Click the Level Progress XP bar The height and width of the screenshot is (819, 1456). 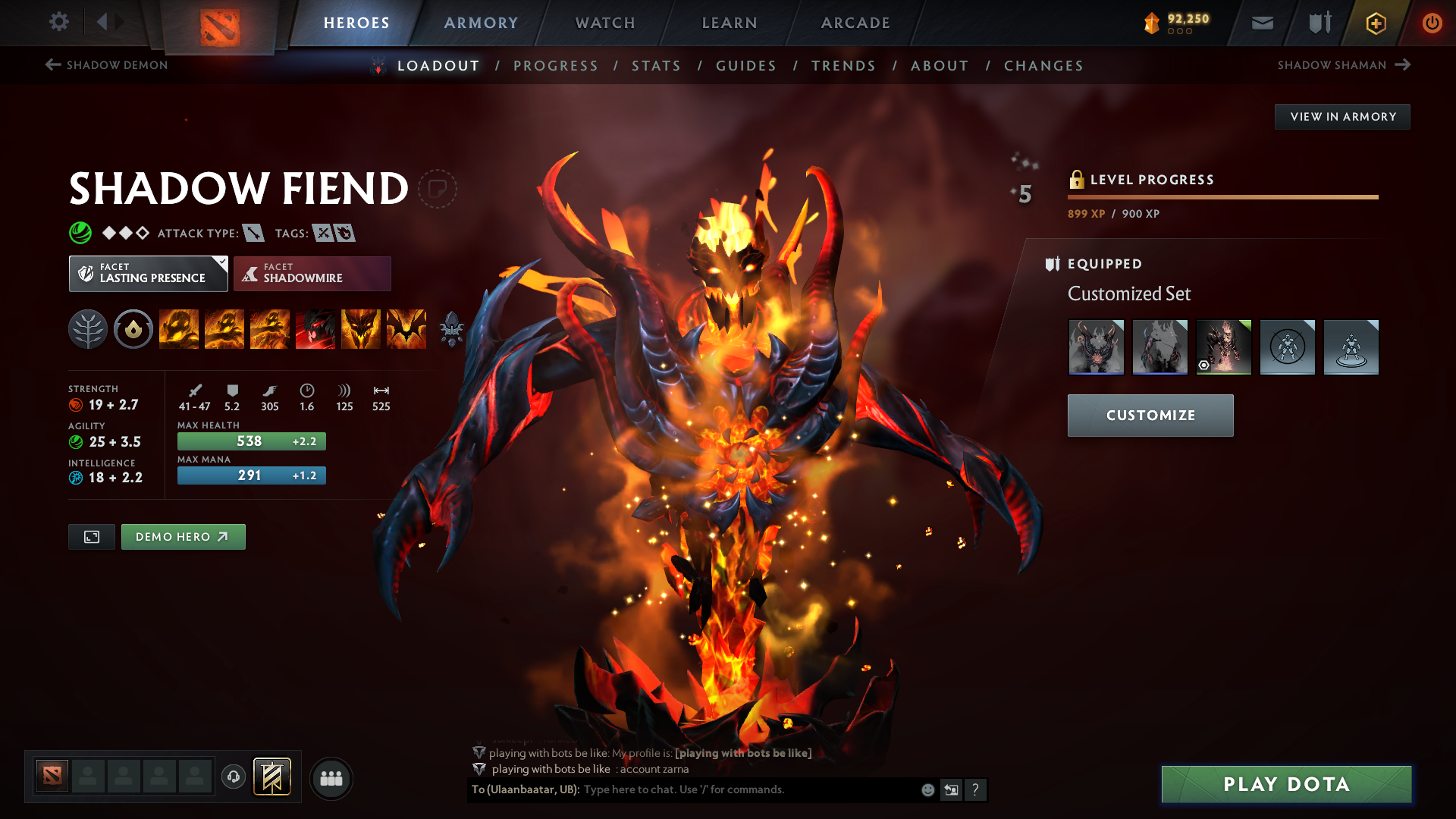click(1222, 197)
